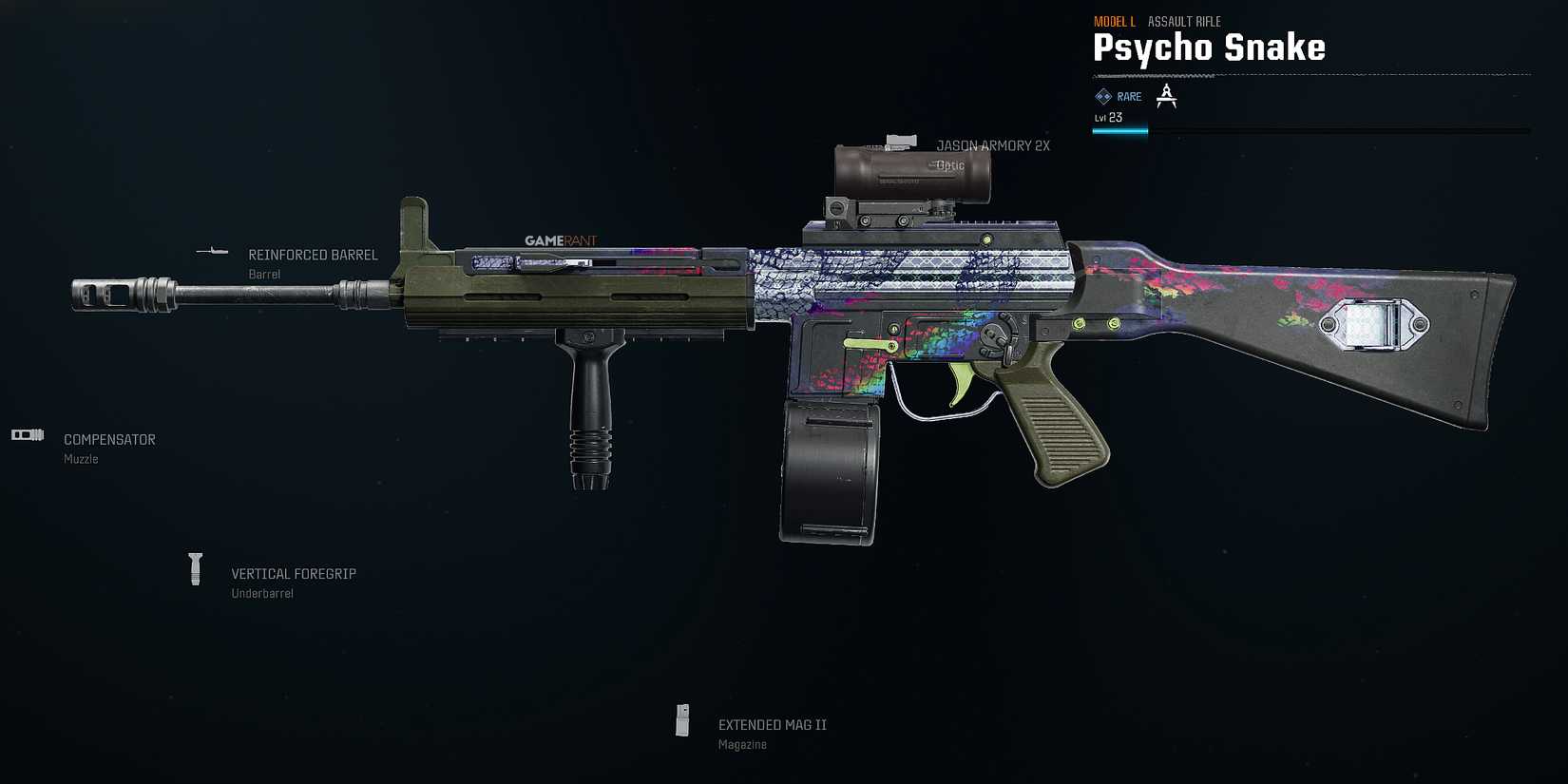This screenshot has width=1568, height=784.
Task: Select the Compensator muzzle icon
Action: (27, 434)
